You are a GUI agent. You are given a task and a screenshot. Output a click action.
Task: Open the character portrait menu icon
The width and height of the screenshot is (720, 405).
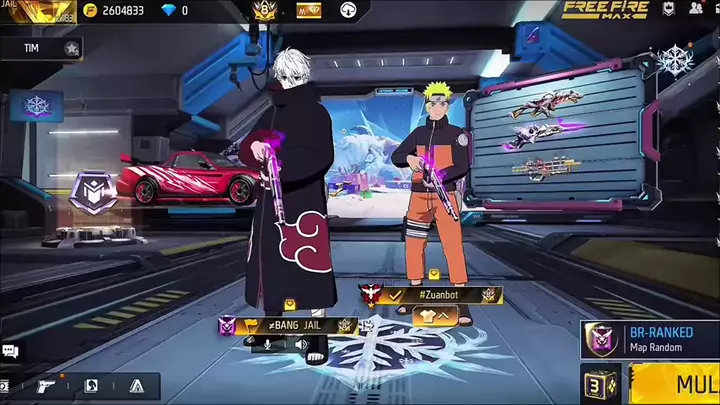(91, 386)
